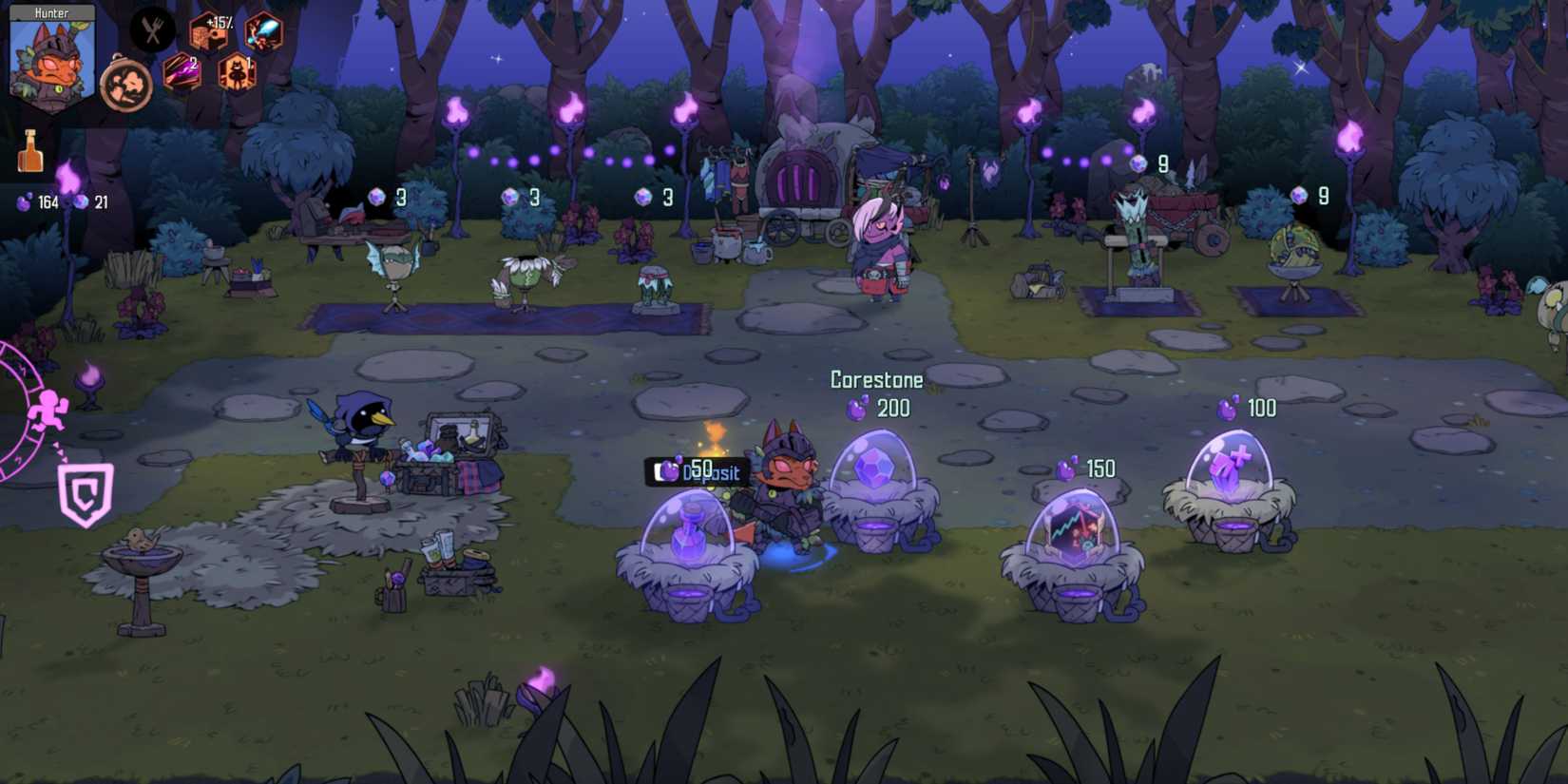
Task: Click the blue crystal counter showing 21
Action: [x=90, y=201]
